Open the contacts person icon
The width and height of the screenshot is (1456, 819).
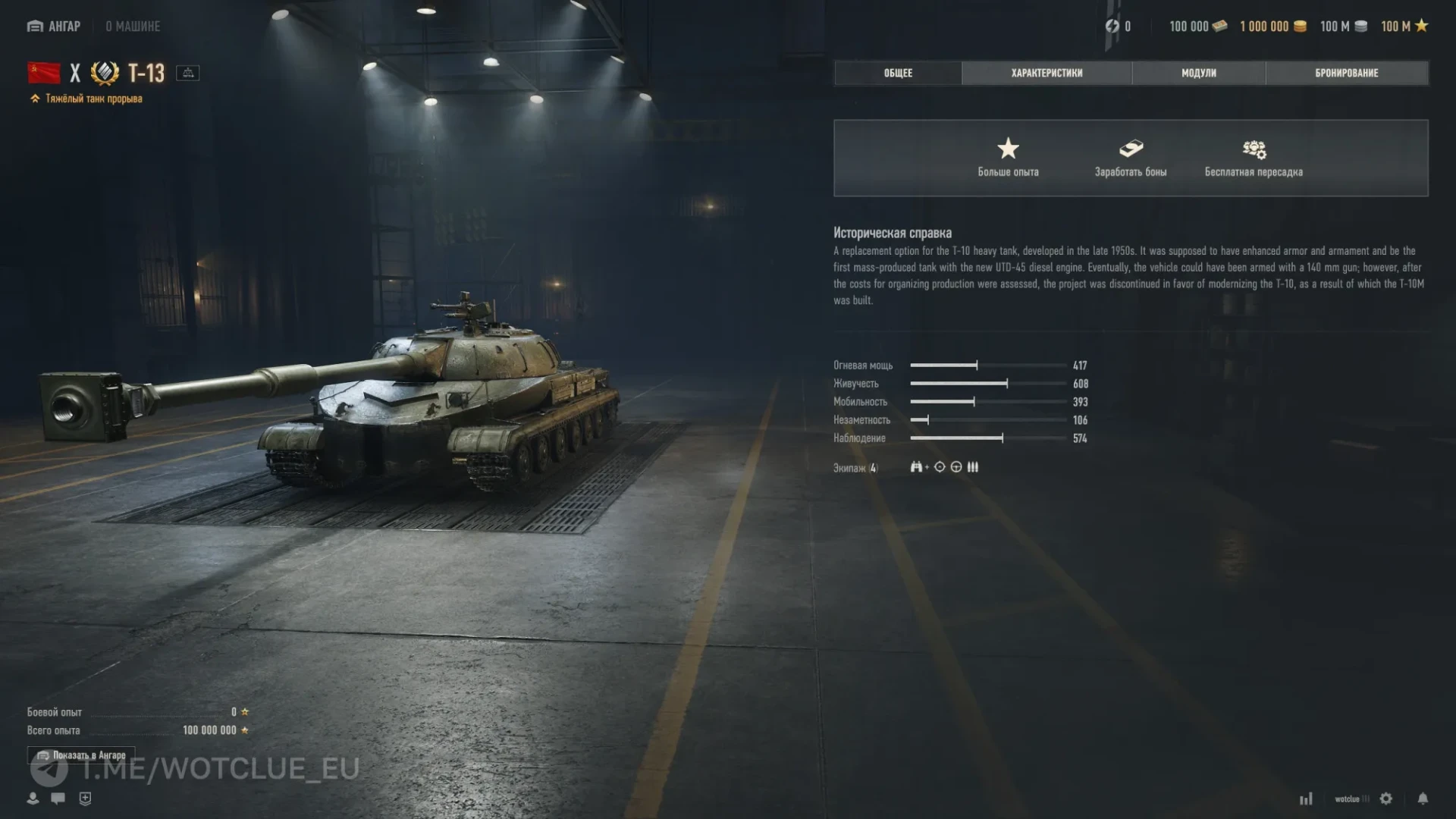33,799
